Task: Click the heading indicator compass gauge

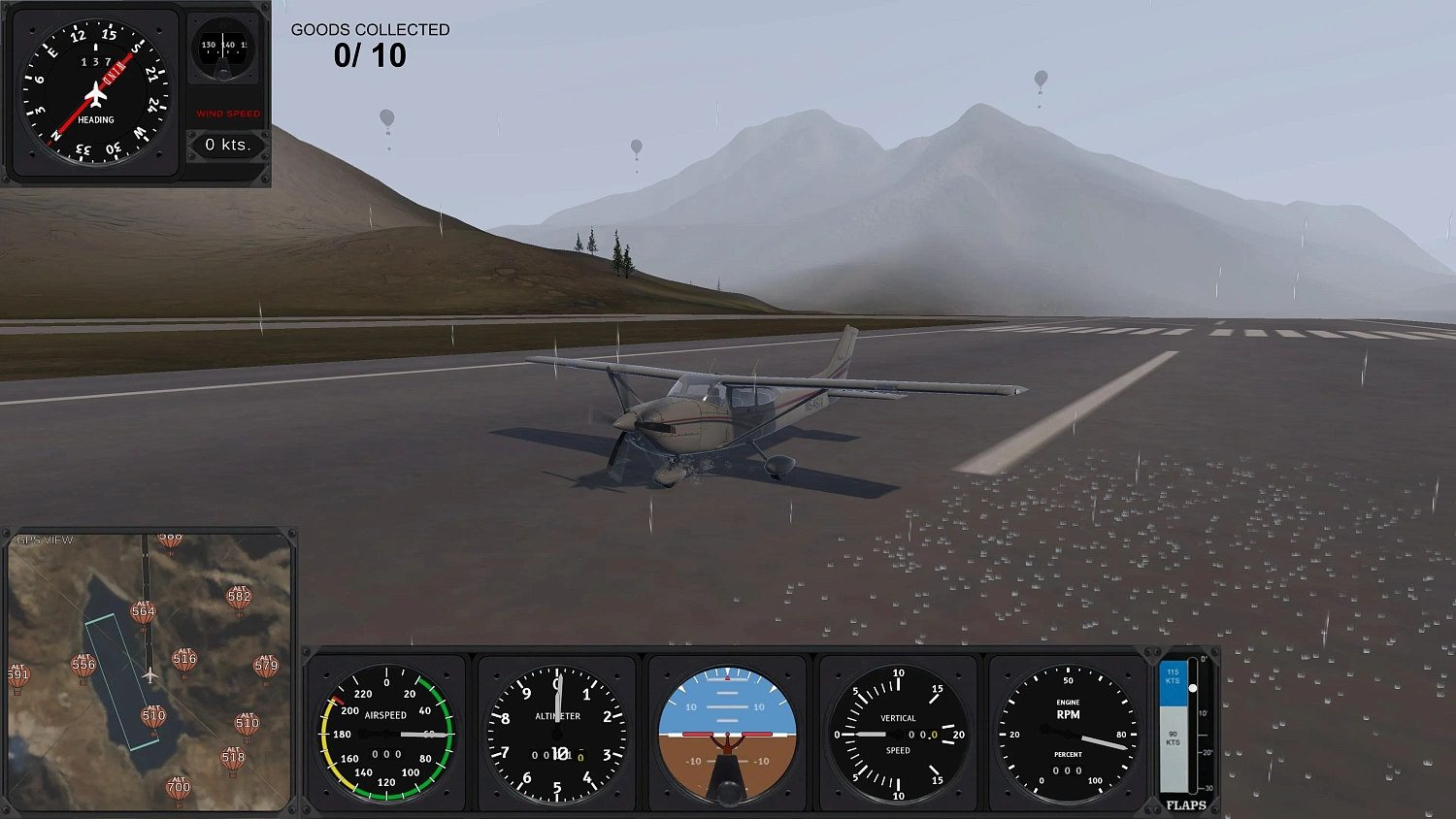Action: click(x=94, y=90)
